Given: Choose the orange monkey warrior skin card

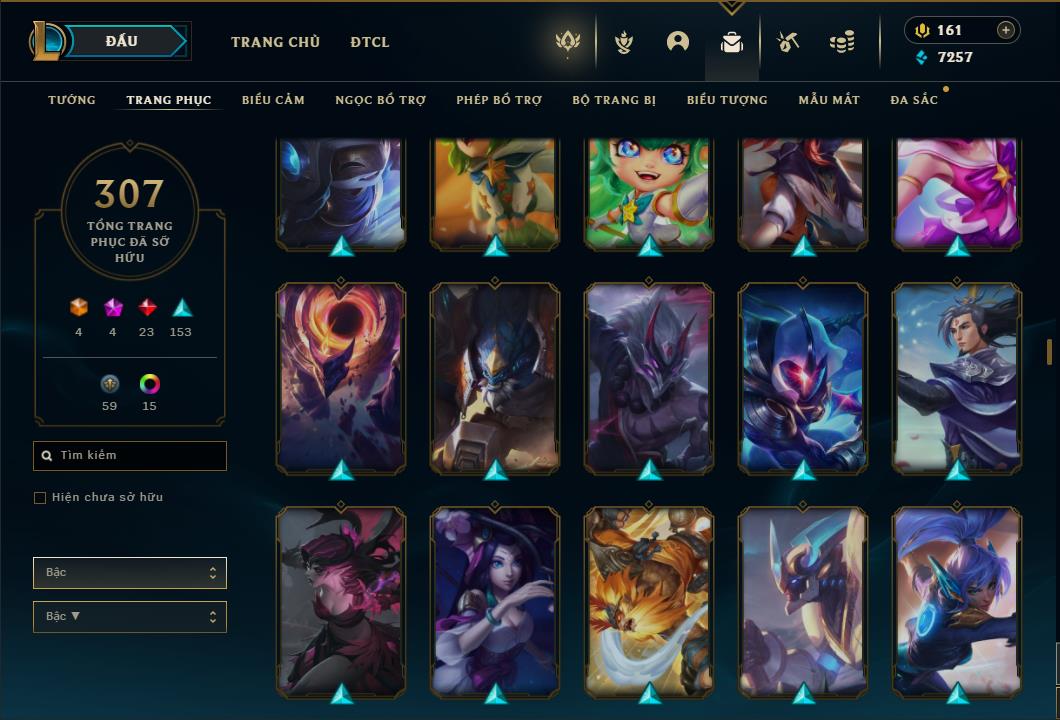Looking at the screenshot, I should (x=649, y=600).
